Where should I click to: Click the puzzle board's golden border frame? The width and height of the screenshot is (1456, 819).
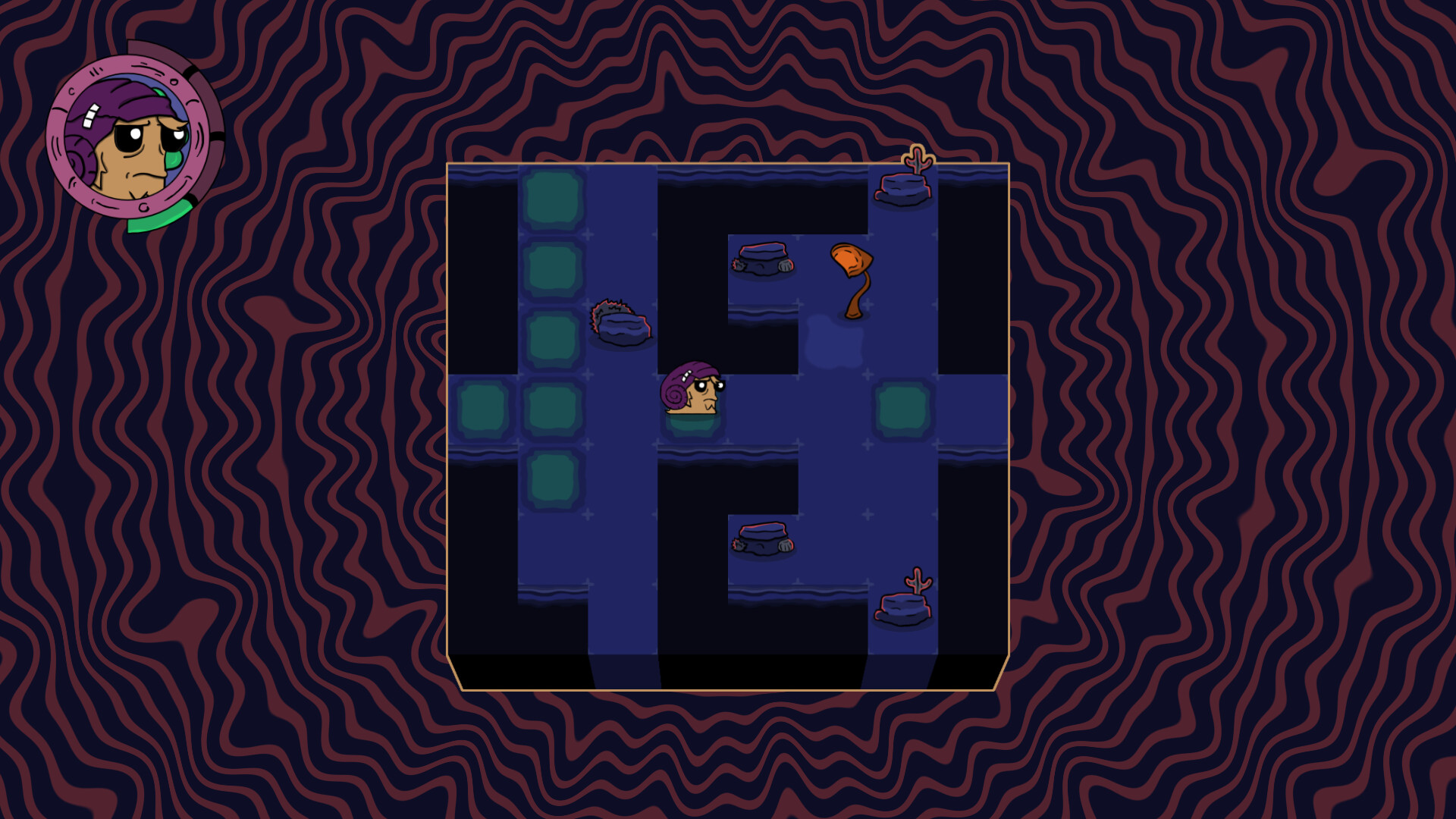[728, 162]
